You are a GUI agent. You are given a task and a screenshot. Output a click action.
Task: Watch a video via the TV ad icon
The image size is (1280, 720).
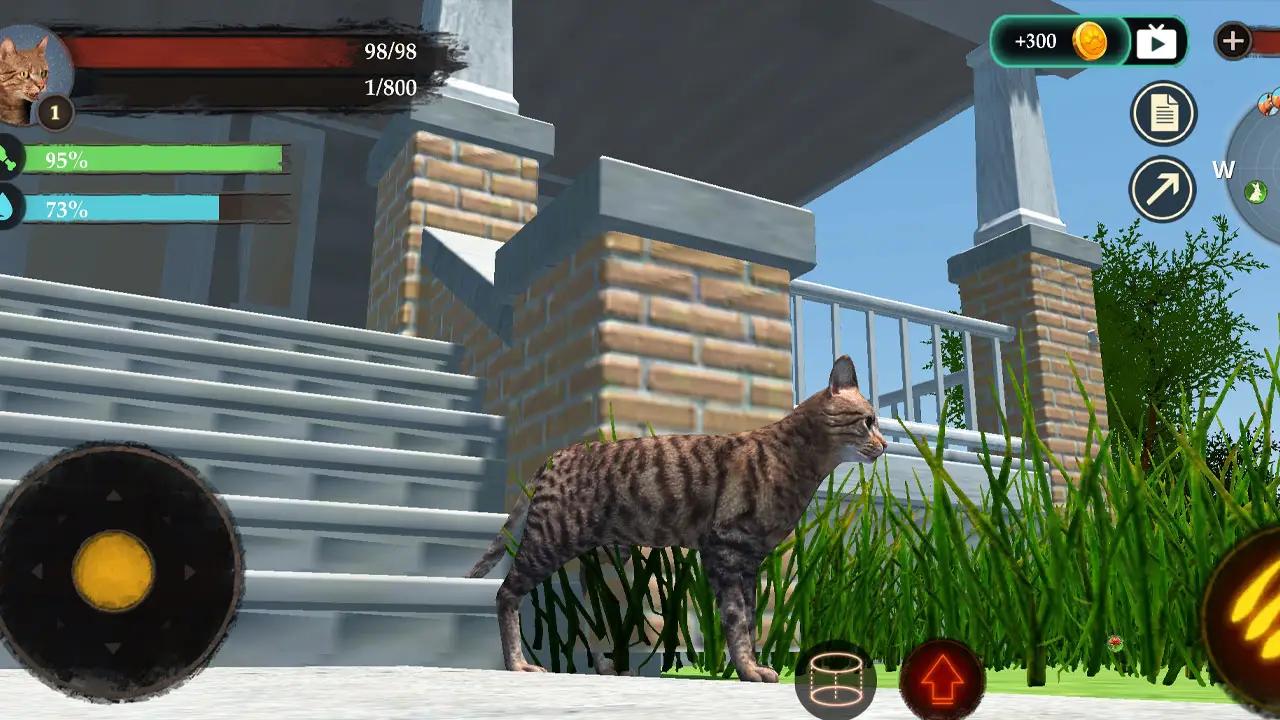1158,41
